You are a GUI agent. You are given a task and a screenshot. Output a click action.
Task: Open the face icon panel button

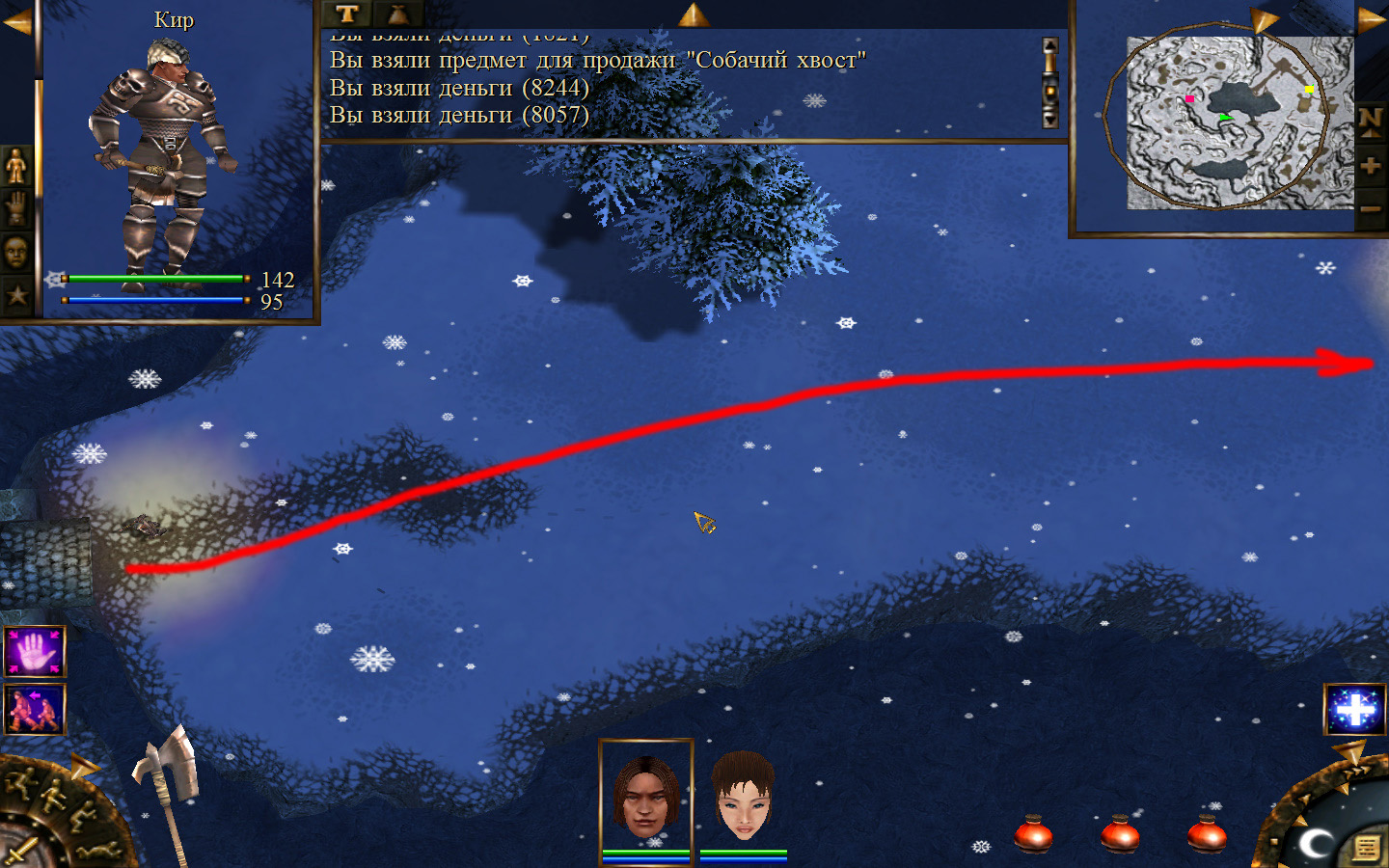16,253
